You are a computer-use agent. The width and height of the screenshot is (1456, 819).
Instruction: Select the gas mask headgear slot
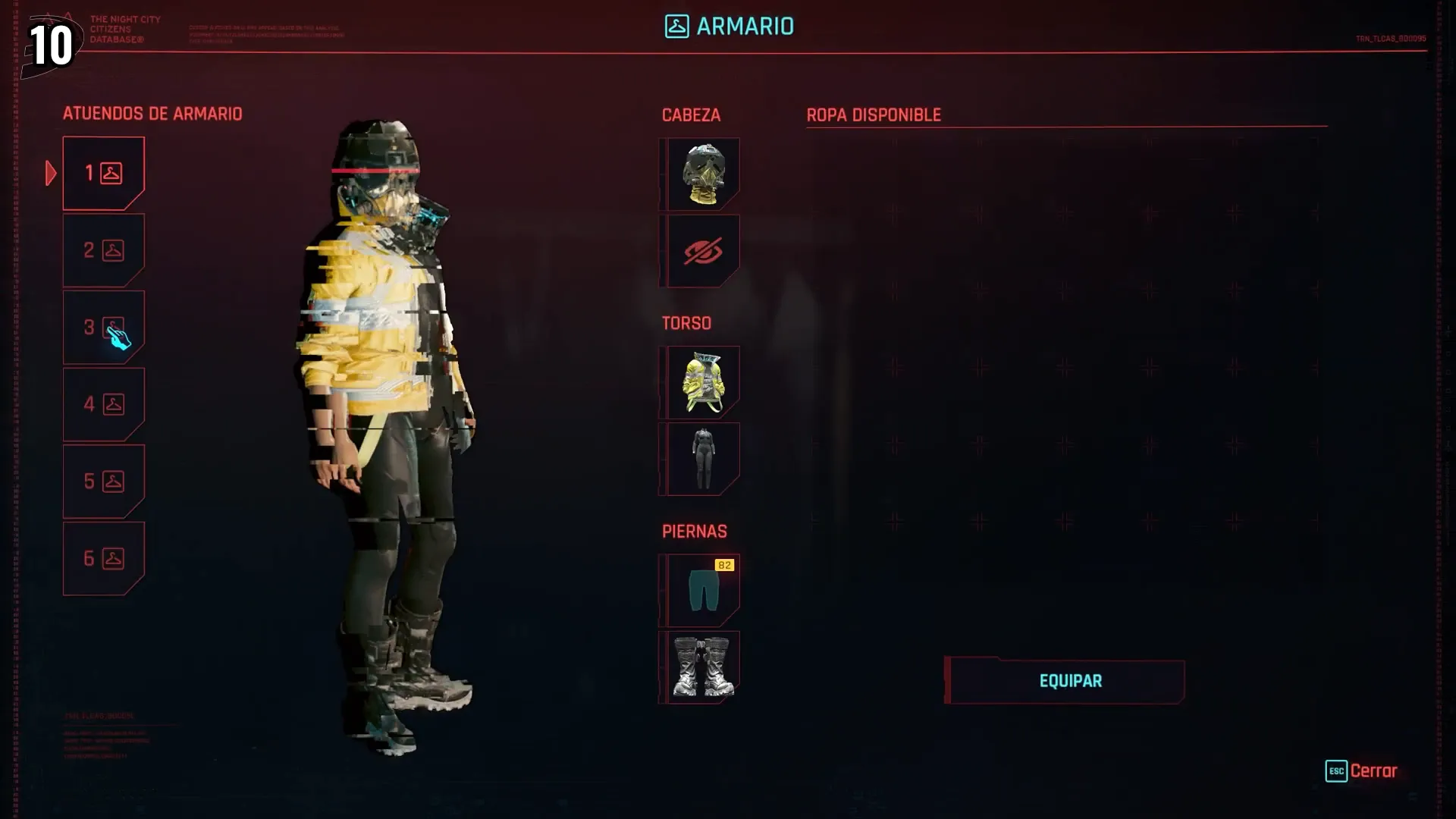tap(701, 174)
